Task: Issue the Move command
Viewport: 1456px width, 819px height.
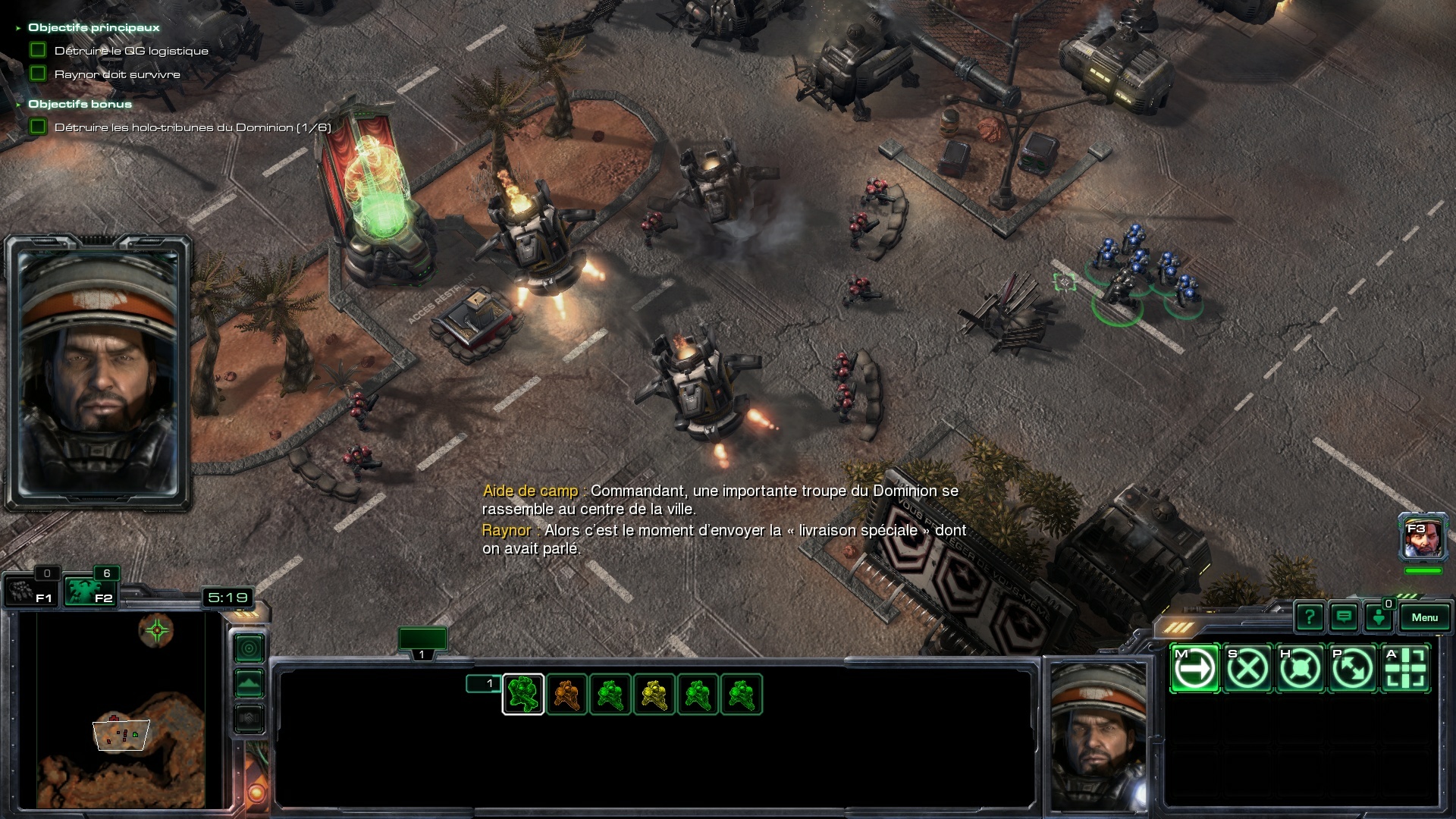Action: coord(1195,668)
